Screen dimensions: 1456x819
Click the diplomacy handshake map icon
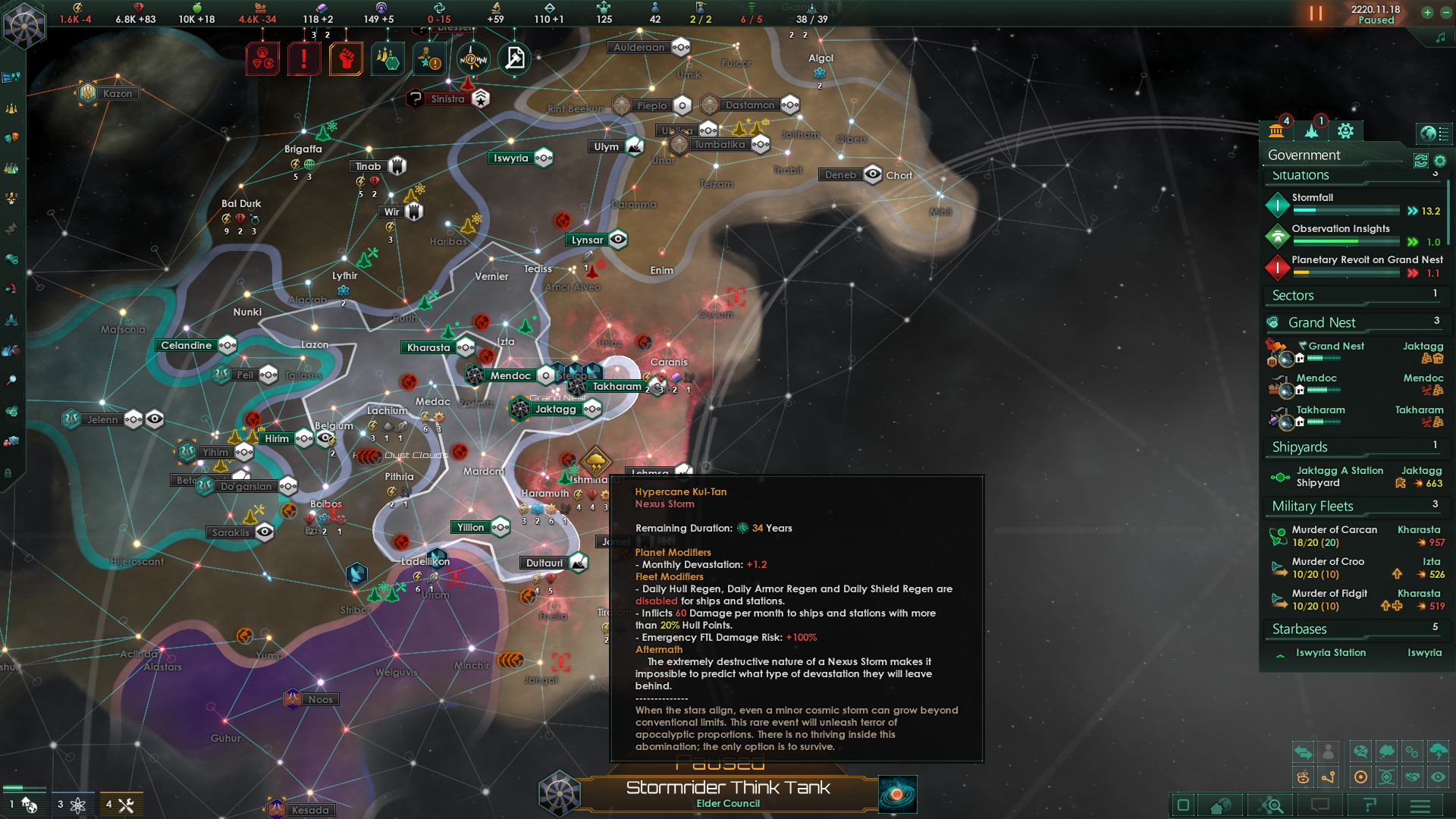(x=1414, y=777)
